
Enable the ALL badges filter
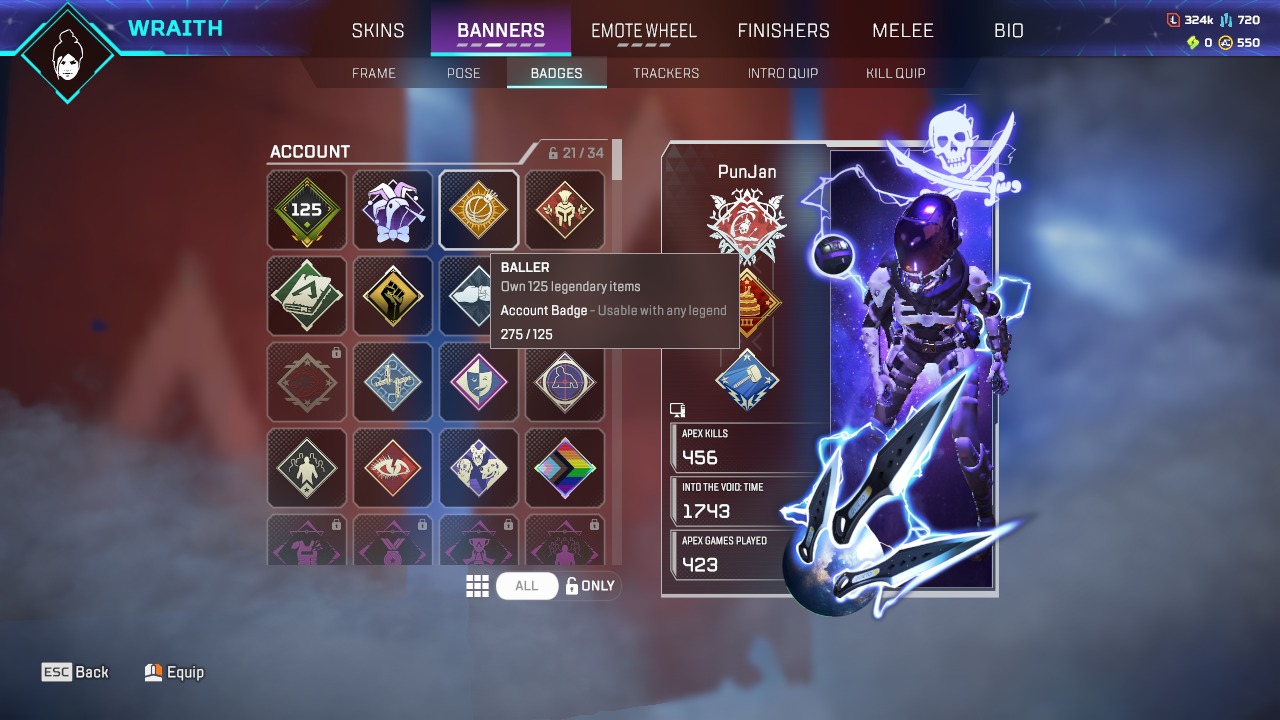point(527,585)
